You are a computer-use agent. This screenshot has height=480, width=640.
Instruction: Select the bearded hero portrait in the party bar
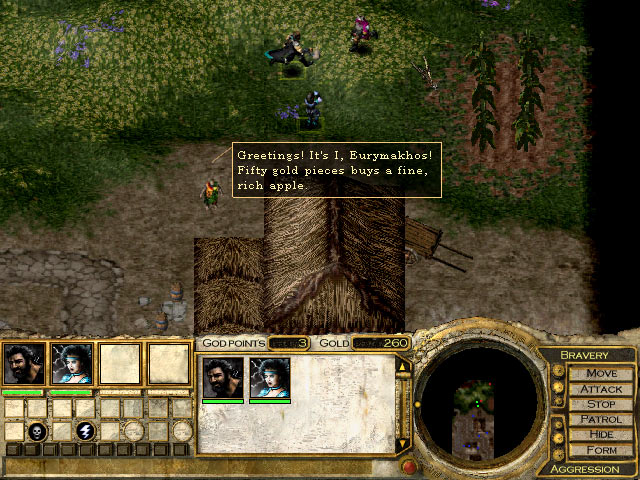coord(24,364)
